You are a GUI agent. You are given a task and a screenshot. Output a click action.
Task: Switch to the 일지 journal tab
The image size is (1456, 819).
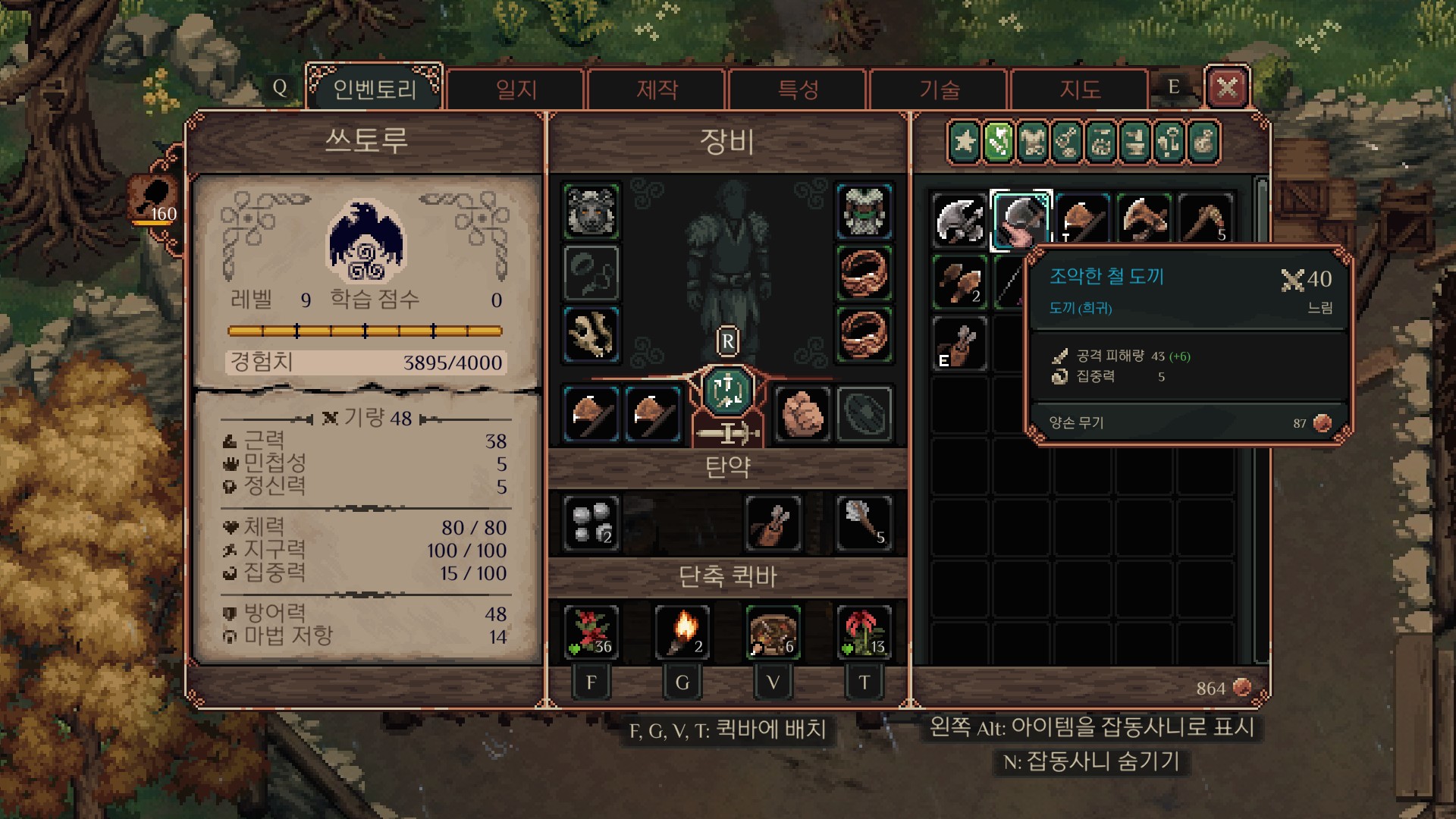coord(516,89)
